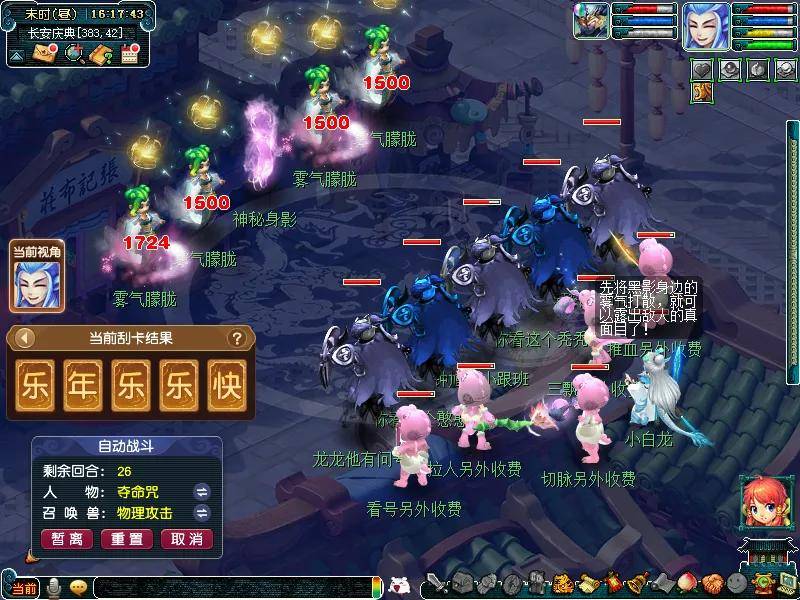Open the quest book with question mark
800x600 pixels.
100,54
